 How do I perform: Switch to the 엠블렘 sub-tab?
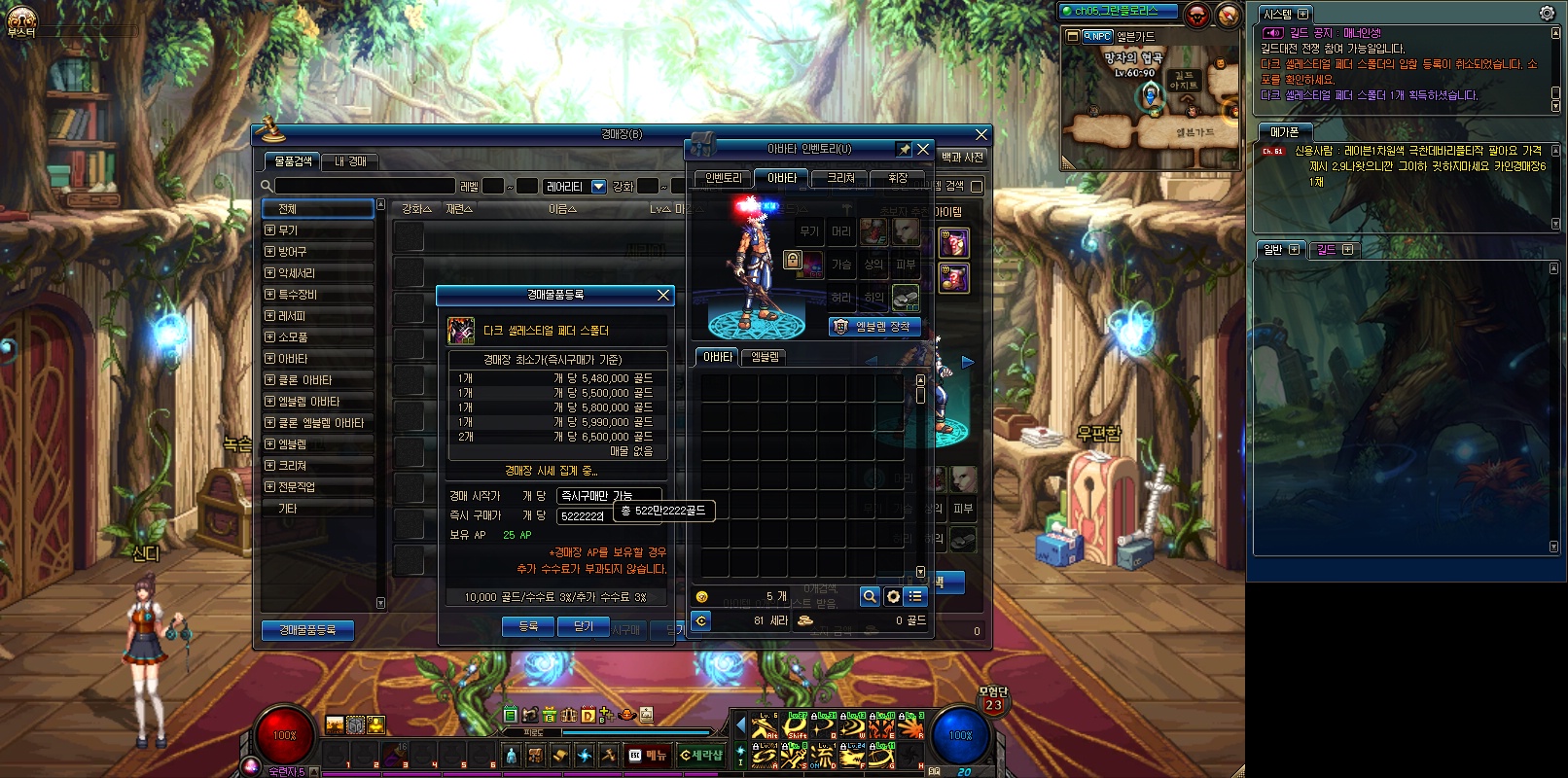coord(766,357)
